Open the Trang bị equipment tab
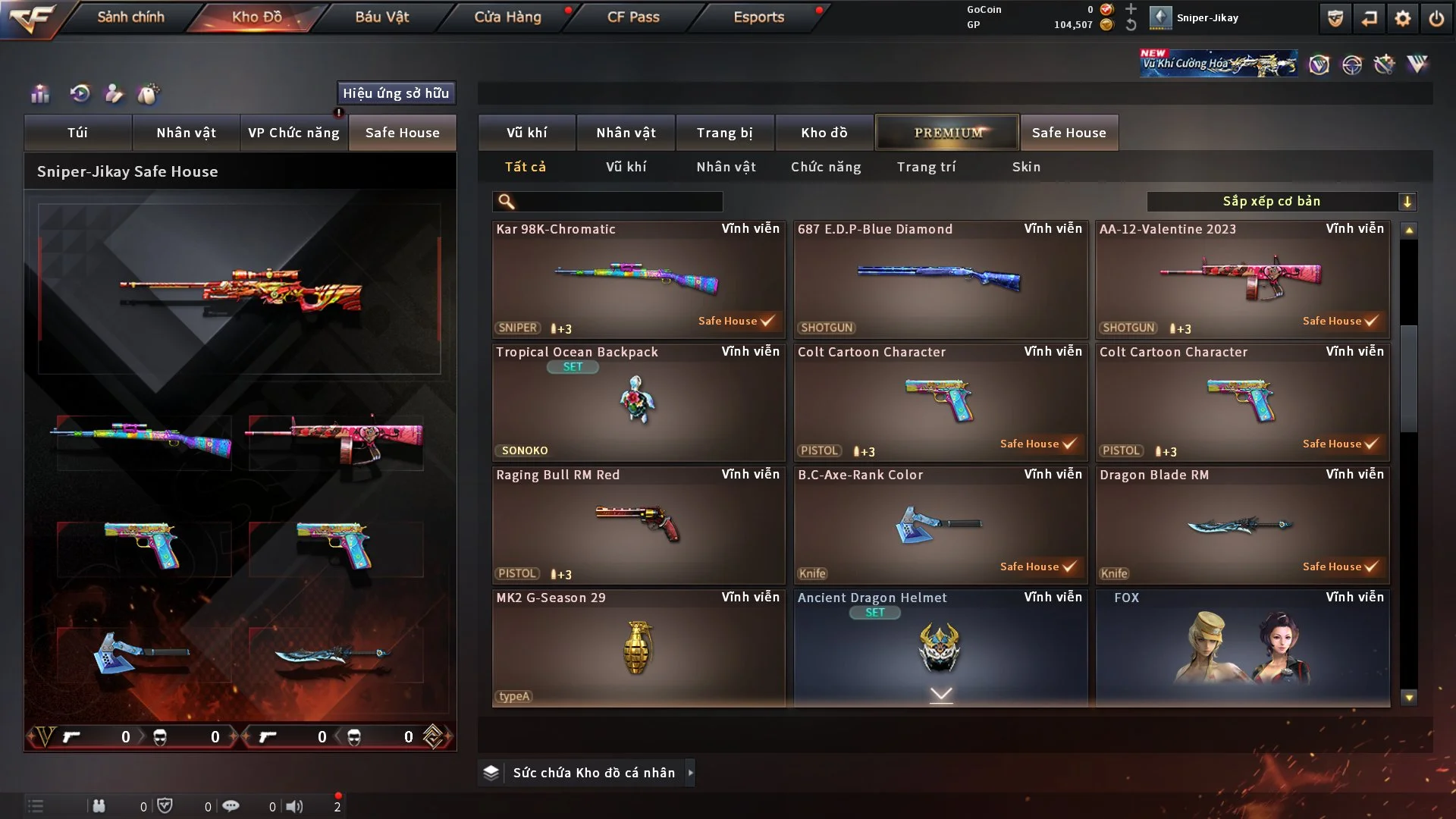Image resolution: width=1456 pixels, height=819 pixels. pos(725,133)
